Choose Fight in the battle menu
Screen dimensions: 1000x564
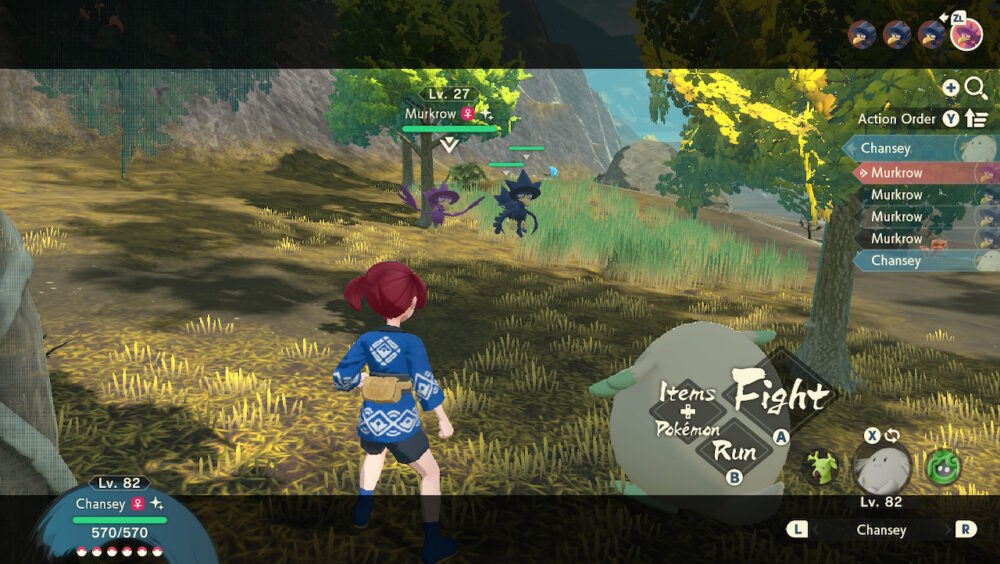[781, 395]
